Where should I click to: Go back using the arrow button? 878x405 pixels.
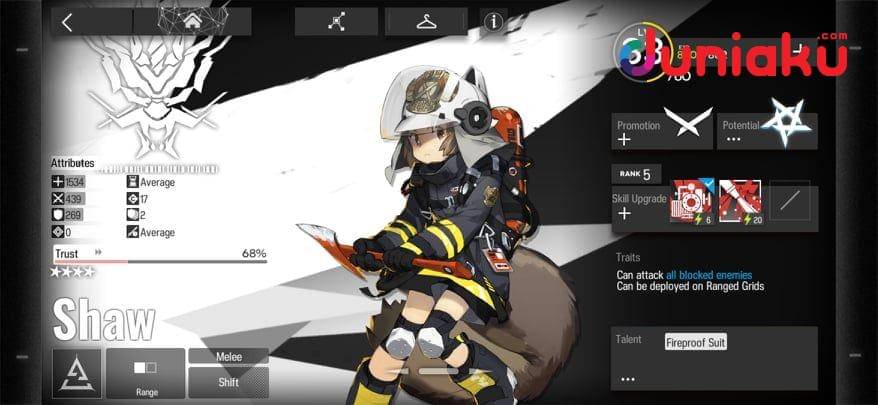point(67,22)
